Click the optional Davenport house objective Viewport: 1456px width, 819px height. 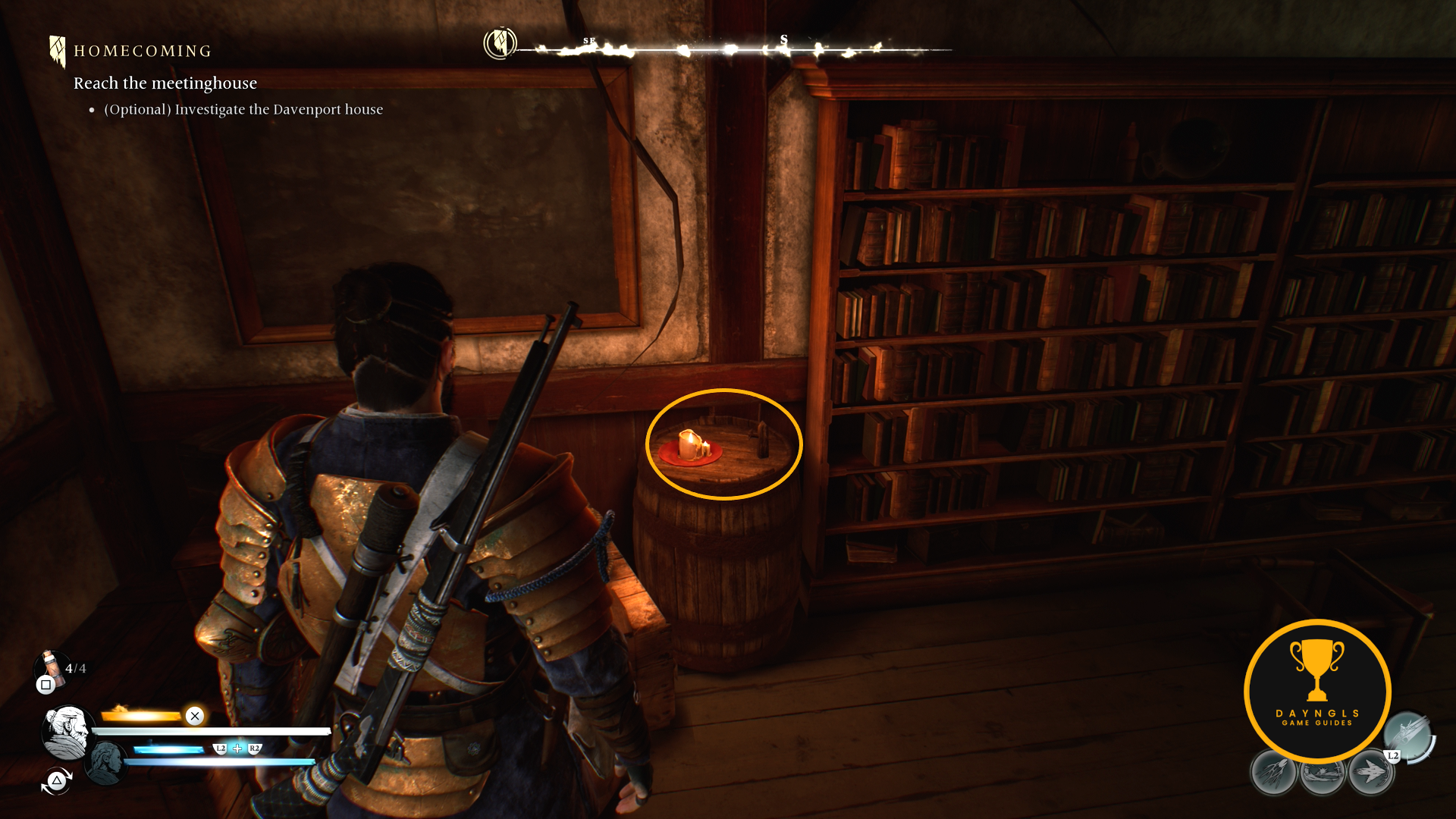pyautogui.click(x=243, y=109)
